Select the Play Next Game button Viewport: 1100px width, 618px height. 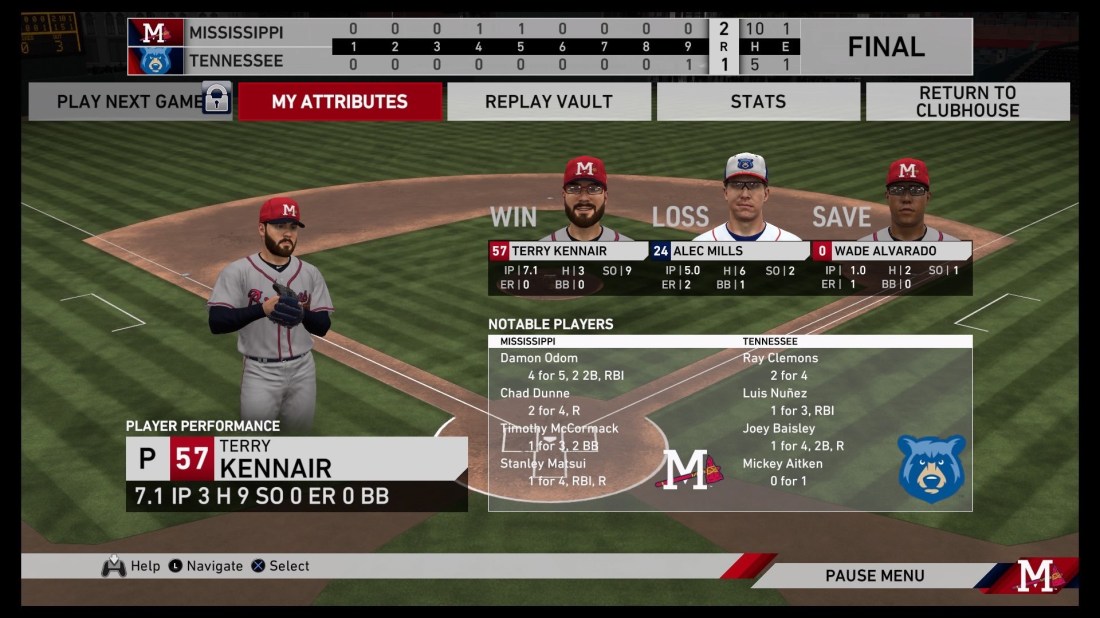(x=130, y=102)
